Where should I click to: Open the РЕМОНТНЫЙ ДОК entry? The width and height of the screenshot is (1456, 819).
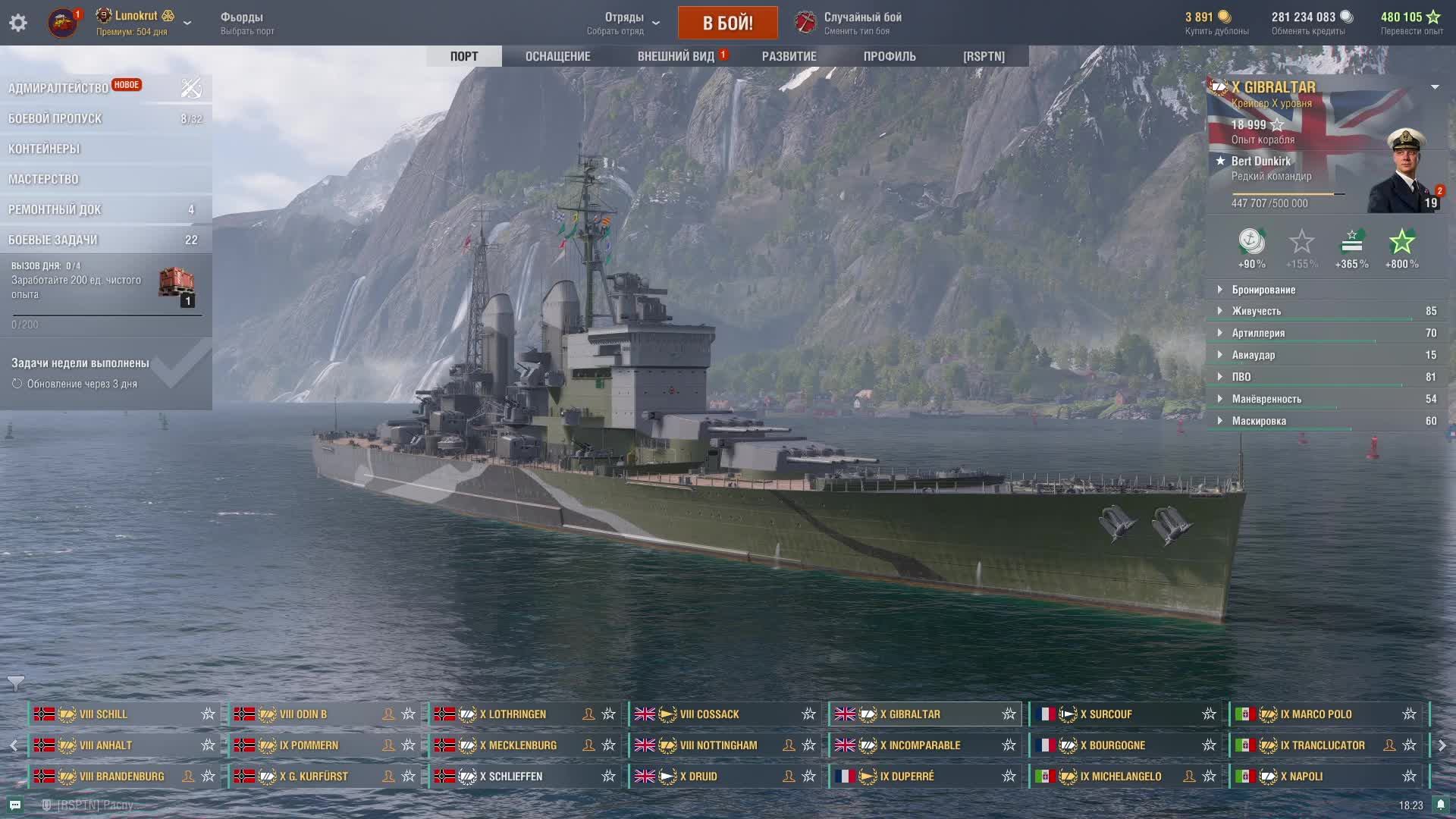point(55,209)
